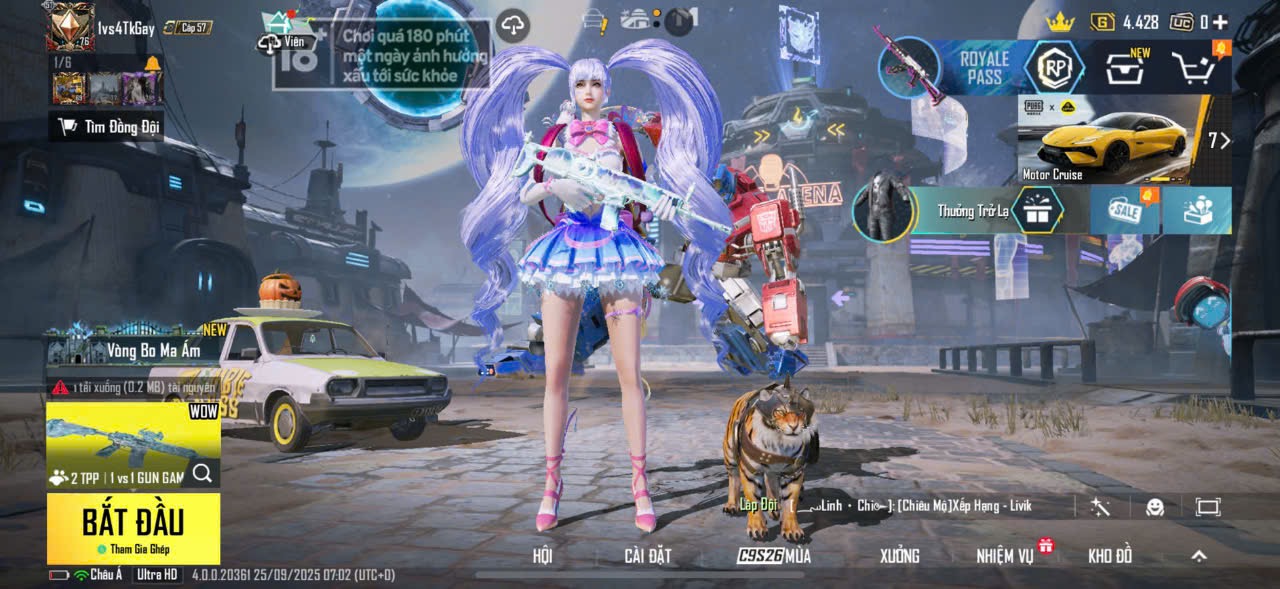Screen dimensions: 1280x589
Task: Open the HỘI clan menu
Action: pyautogui.click(x=542, y=556)
